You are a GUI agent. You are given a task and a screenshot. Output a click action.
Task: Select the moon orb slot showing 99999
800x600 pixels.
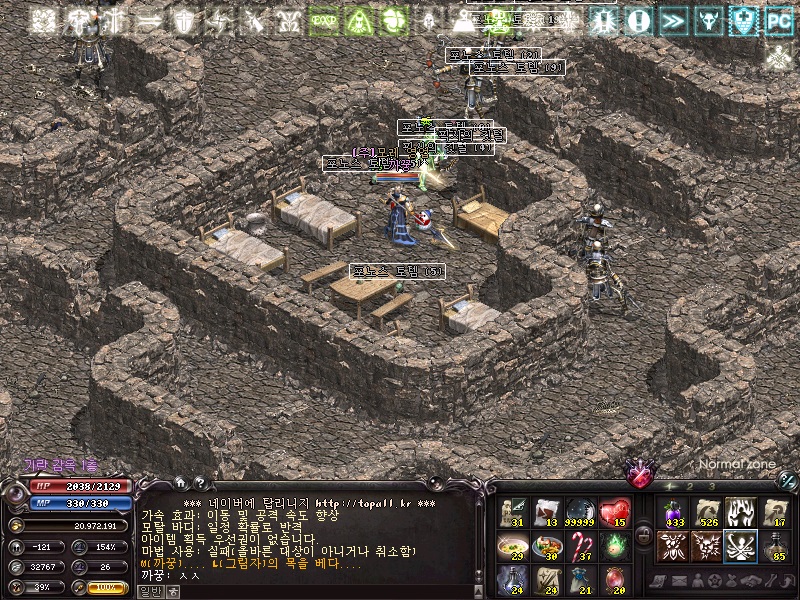coord(581,512)
